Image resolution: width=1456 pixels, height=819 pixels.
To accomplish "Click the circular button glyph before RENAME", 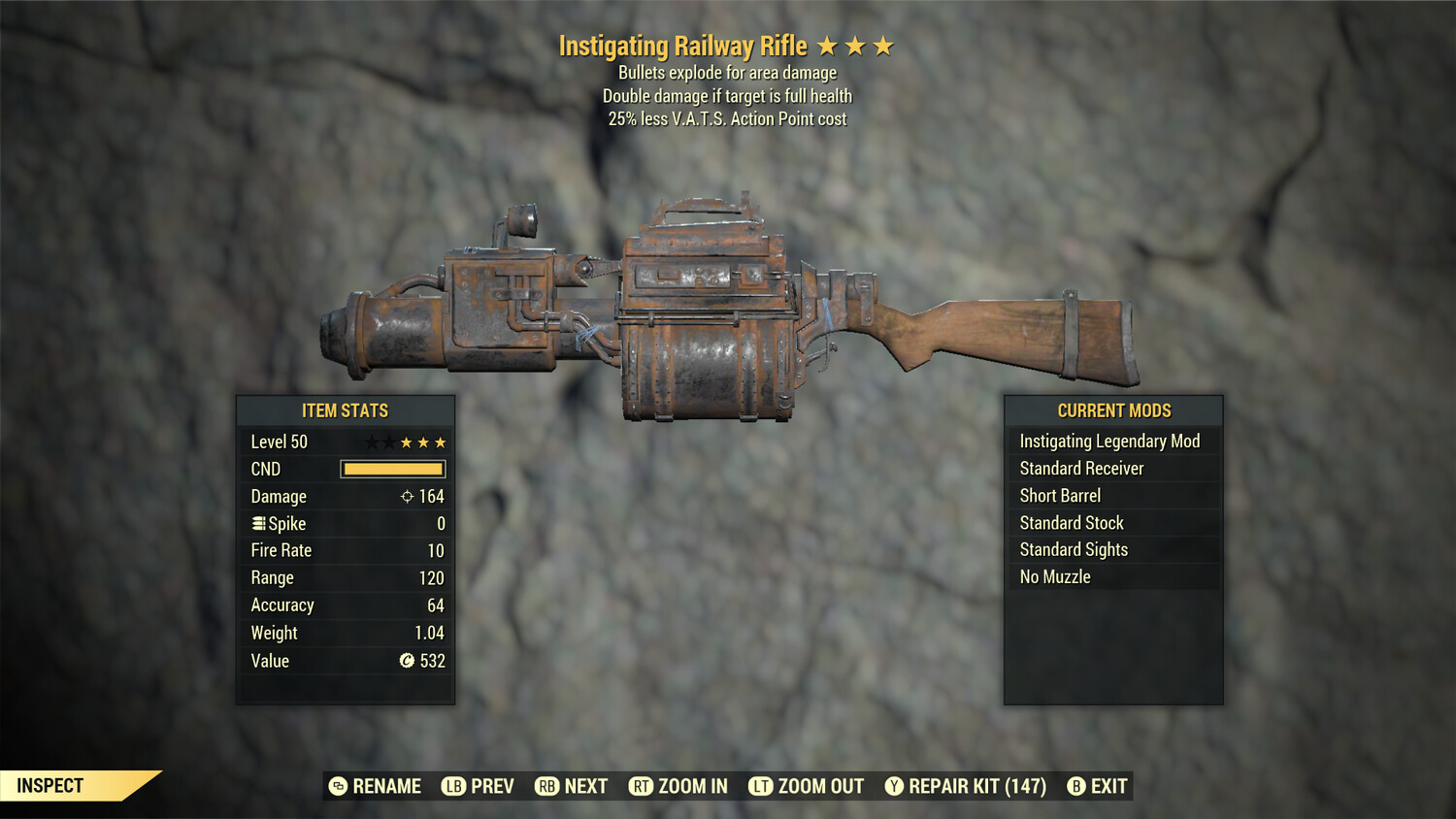I will pyautogui.click(x=337, y=786).
